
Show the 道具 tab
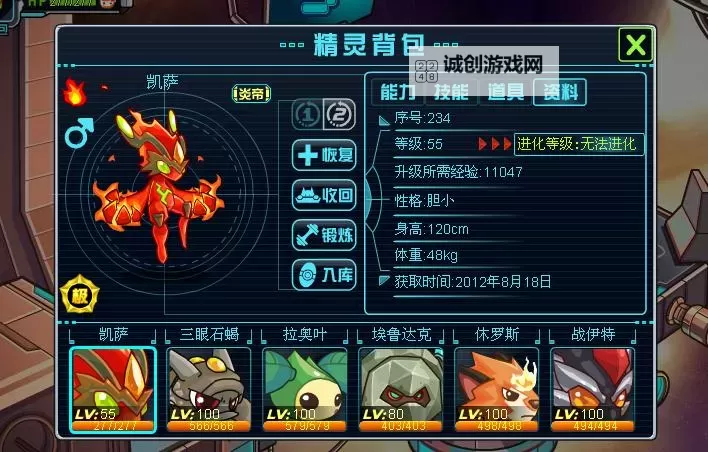click(505, 92)
